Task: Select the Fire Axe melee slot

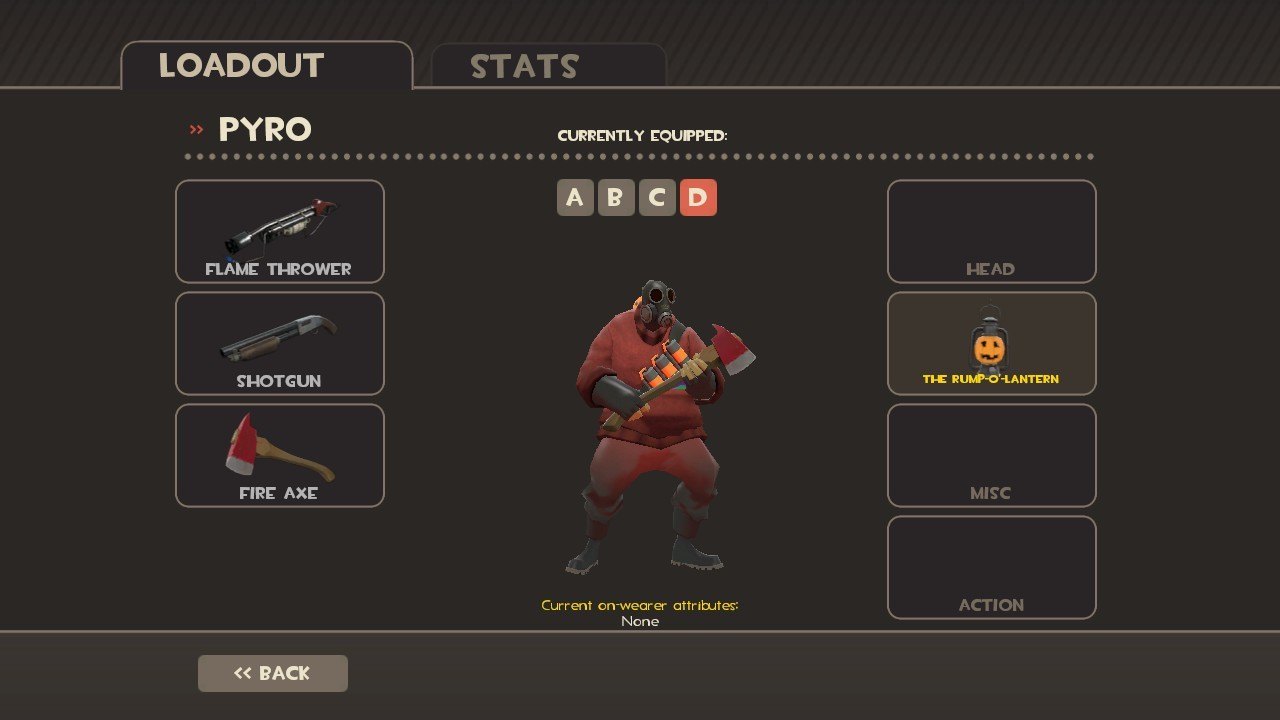Action: 280,456
